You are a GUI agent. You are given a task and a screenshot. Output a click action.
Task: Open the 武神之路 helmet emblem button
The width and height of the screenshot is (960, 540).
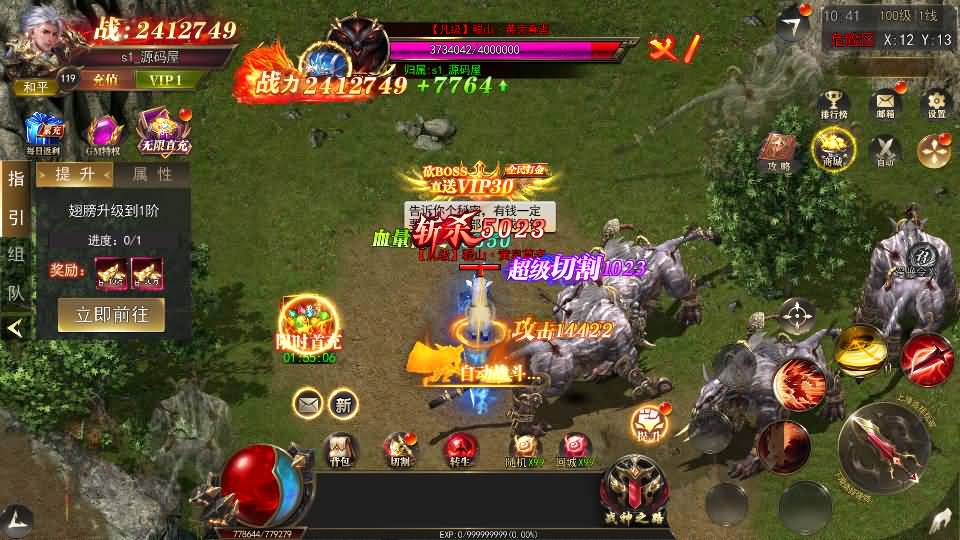tap(634, 483)
